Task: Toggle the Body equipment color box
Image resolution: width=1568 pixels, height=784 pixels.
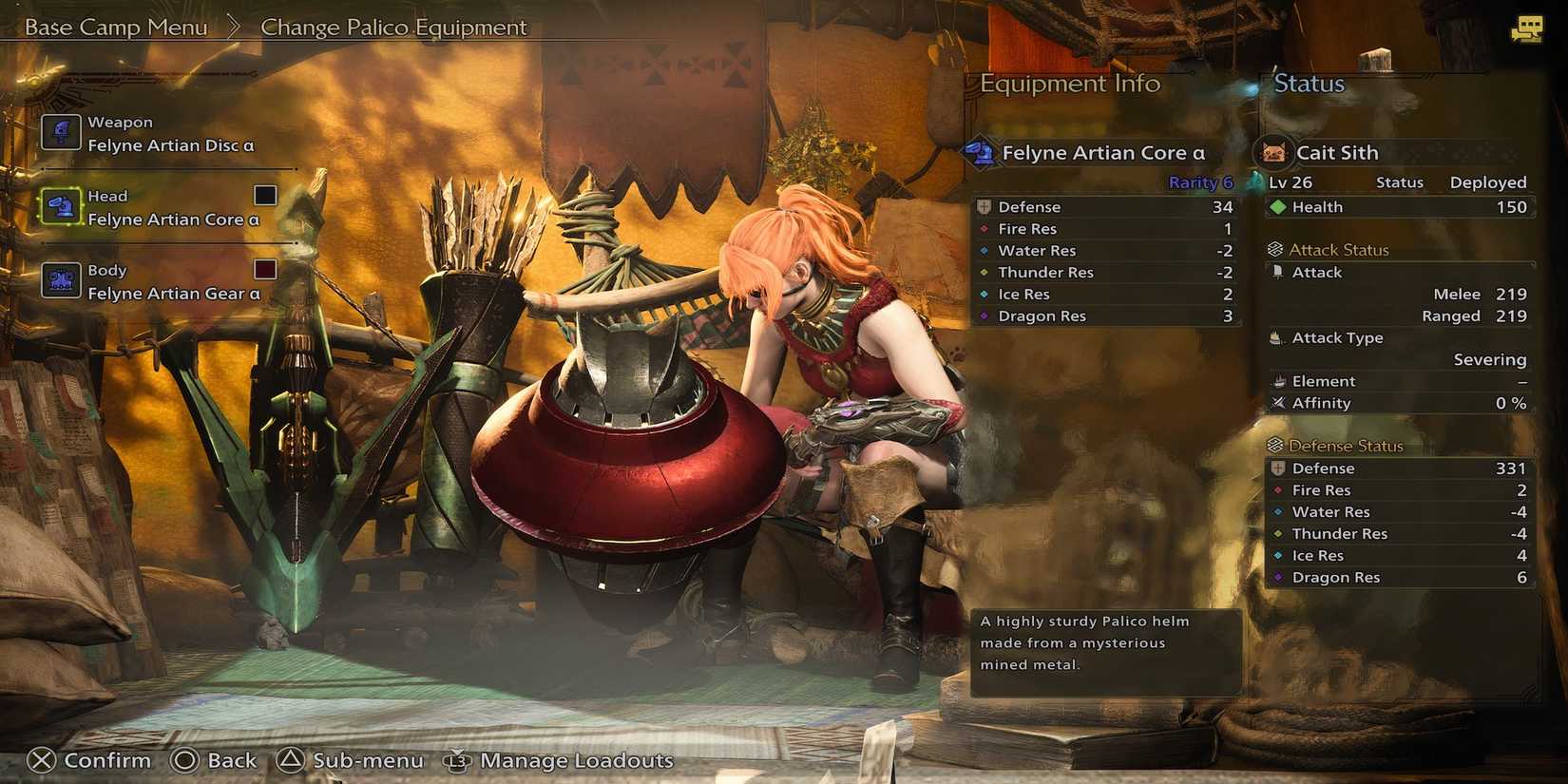Action: coord(263,269)
